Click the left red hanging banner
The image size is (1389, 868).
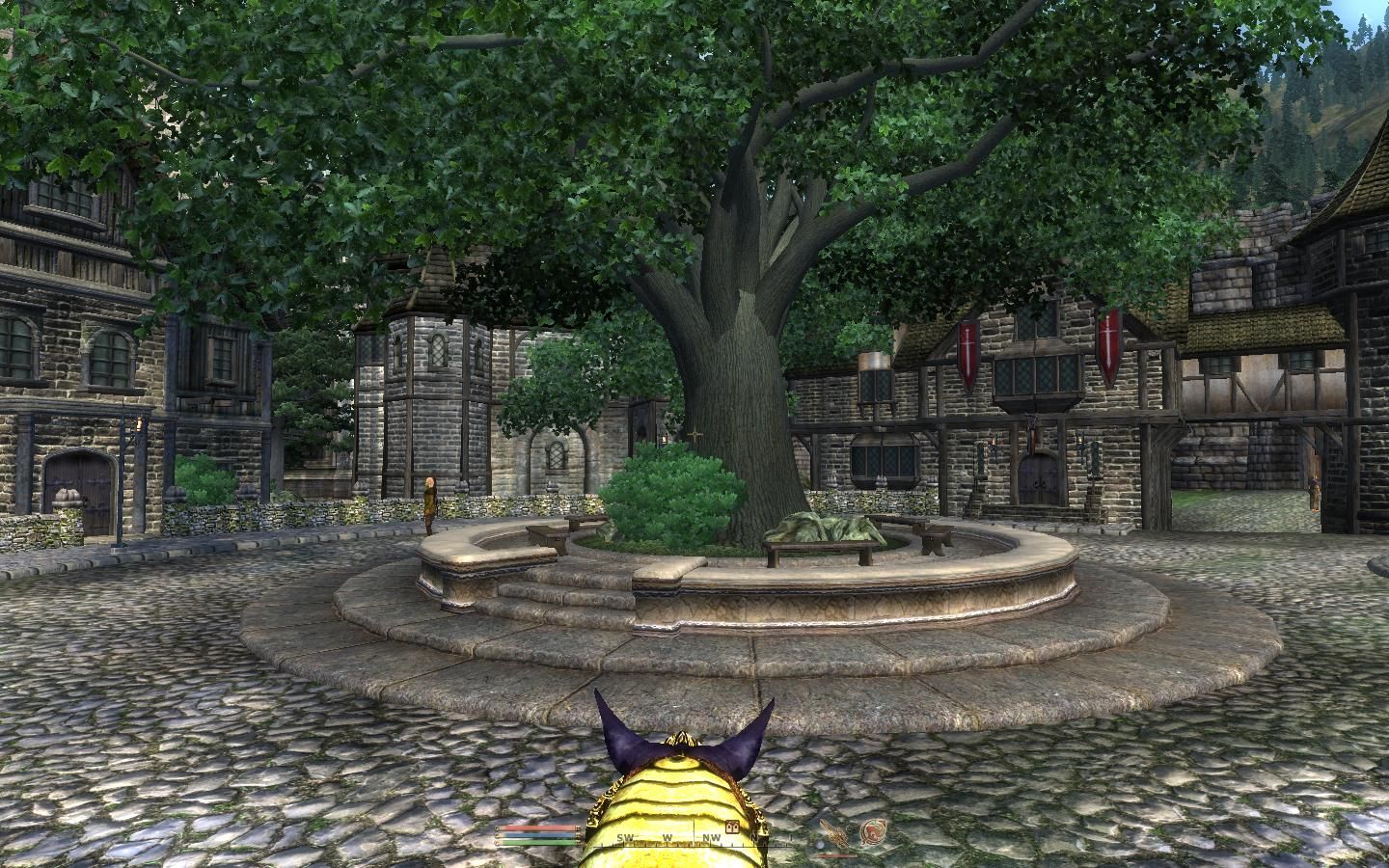967,352
